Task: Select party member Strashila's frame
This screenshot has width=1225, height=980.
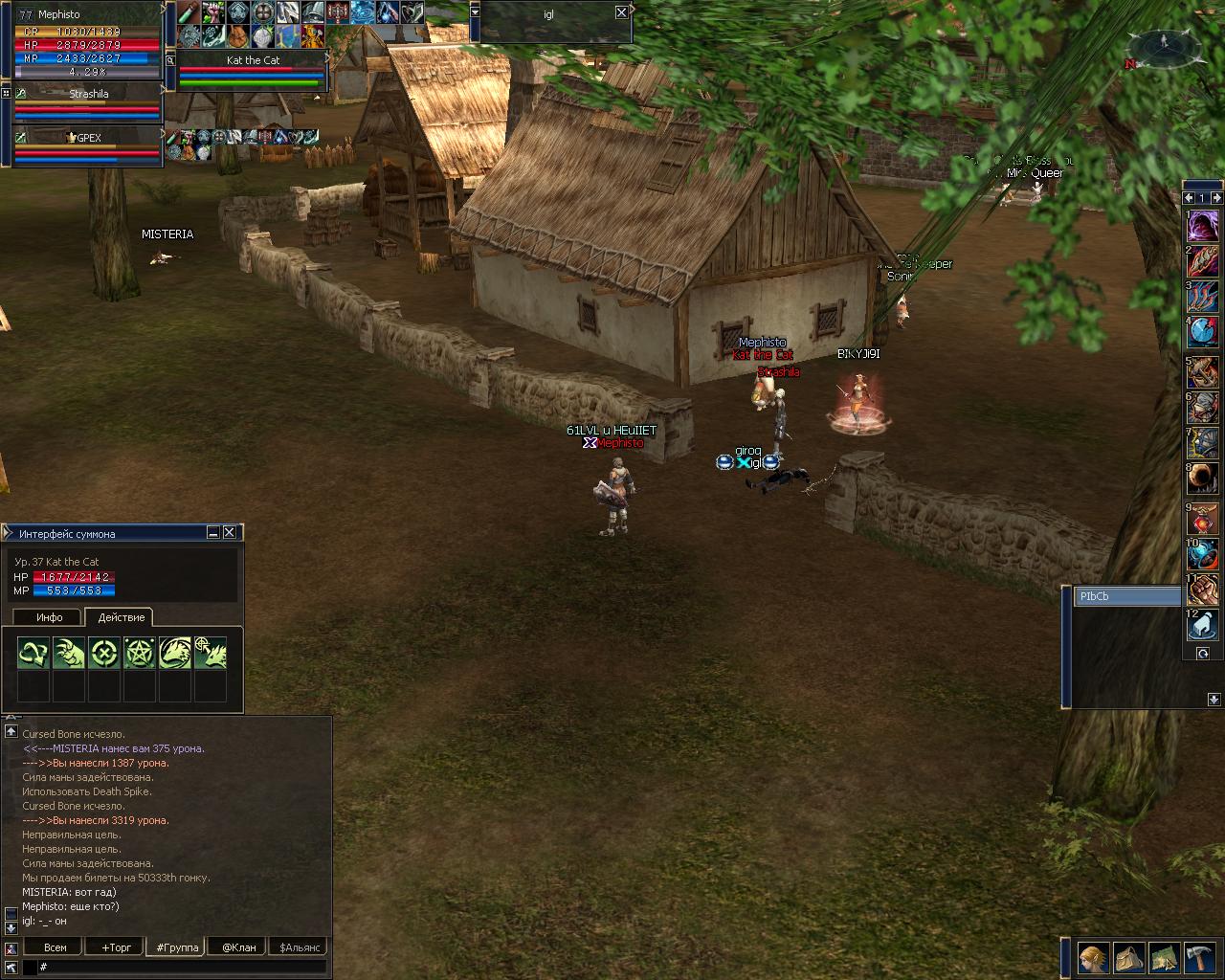Action: pyautogui.click(x=88, y=94)
